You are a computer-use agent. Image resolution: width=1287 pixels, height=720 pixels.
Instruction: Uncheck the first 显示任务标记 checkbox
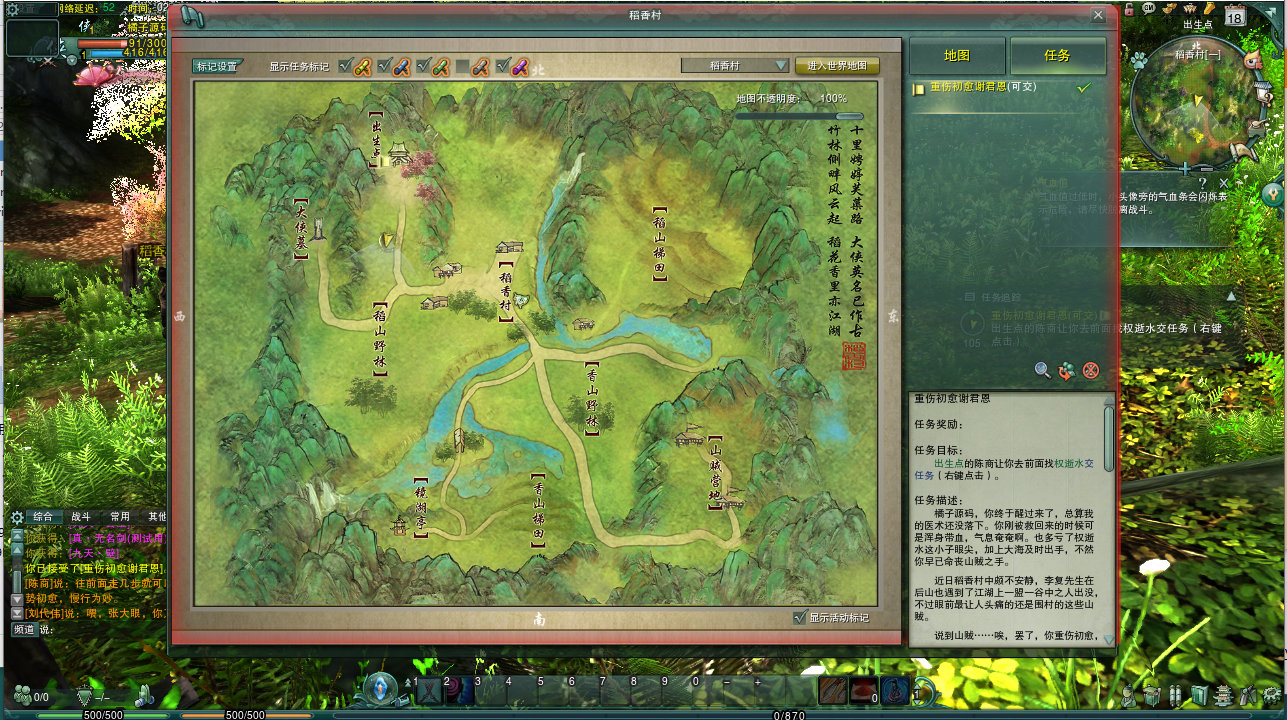(345, 66)
